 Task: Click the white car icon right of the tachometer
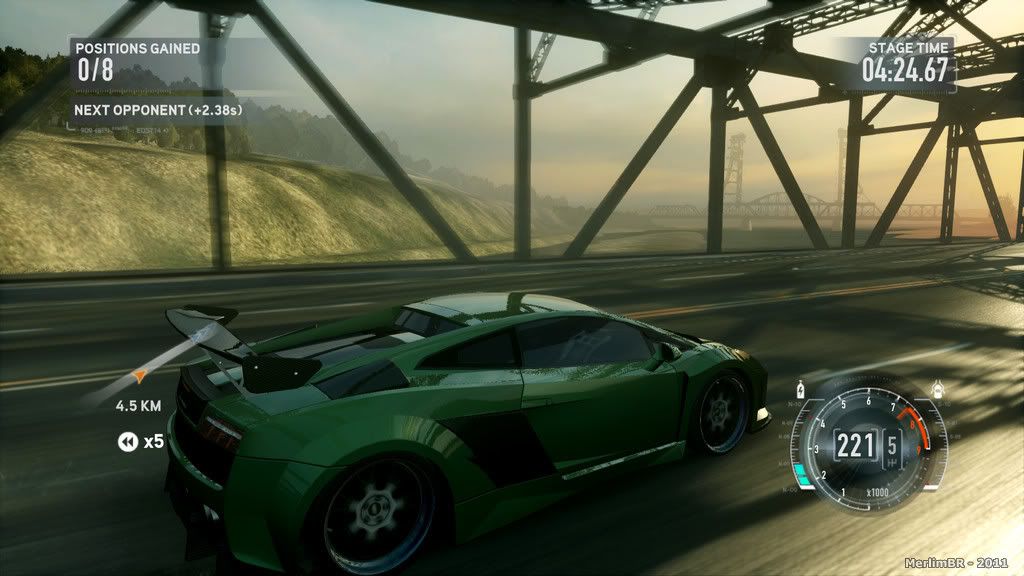937,389
